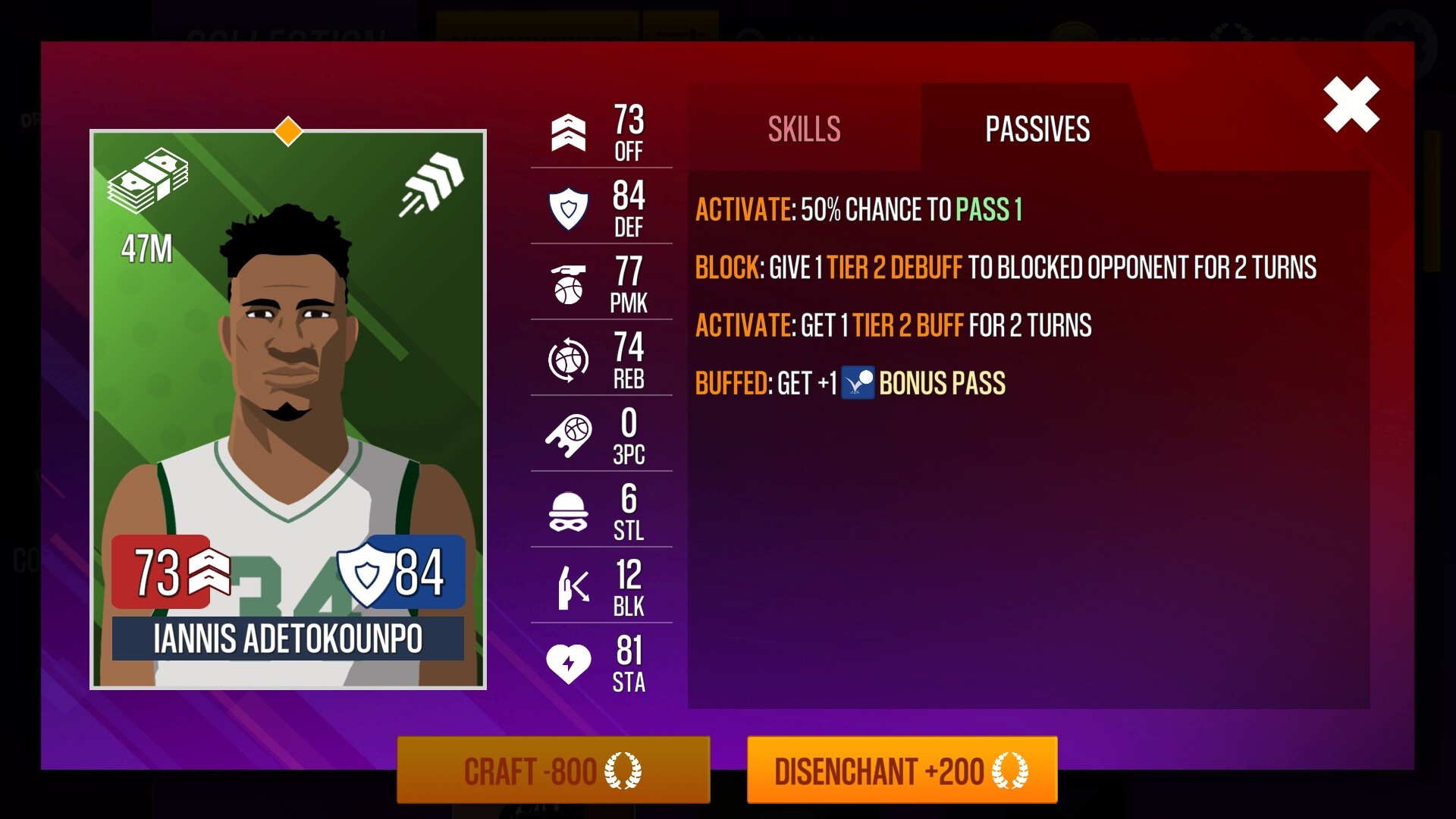Click the STL masked bandit icon
Screen dimensions: 1456x819
pyautogui.click(x=569, y=510)
